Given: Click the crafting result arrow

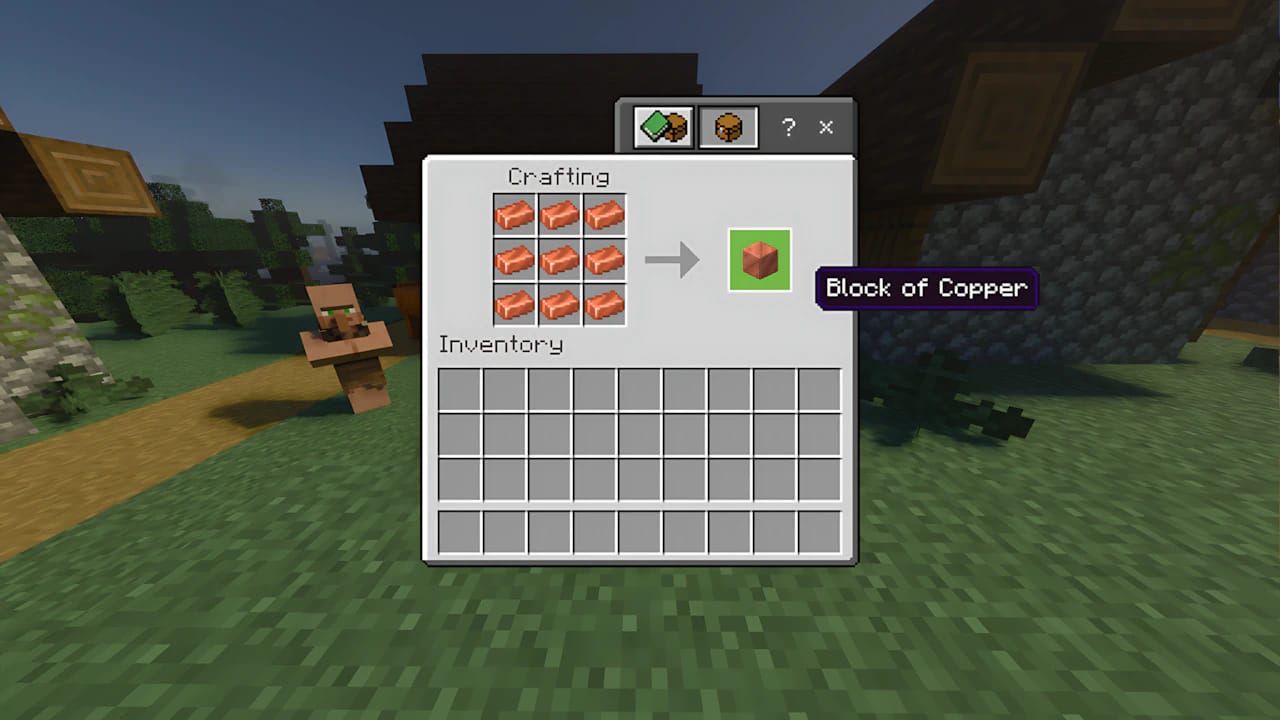Looking at the screenshot, I should [672, 260].
